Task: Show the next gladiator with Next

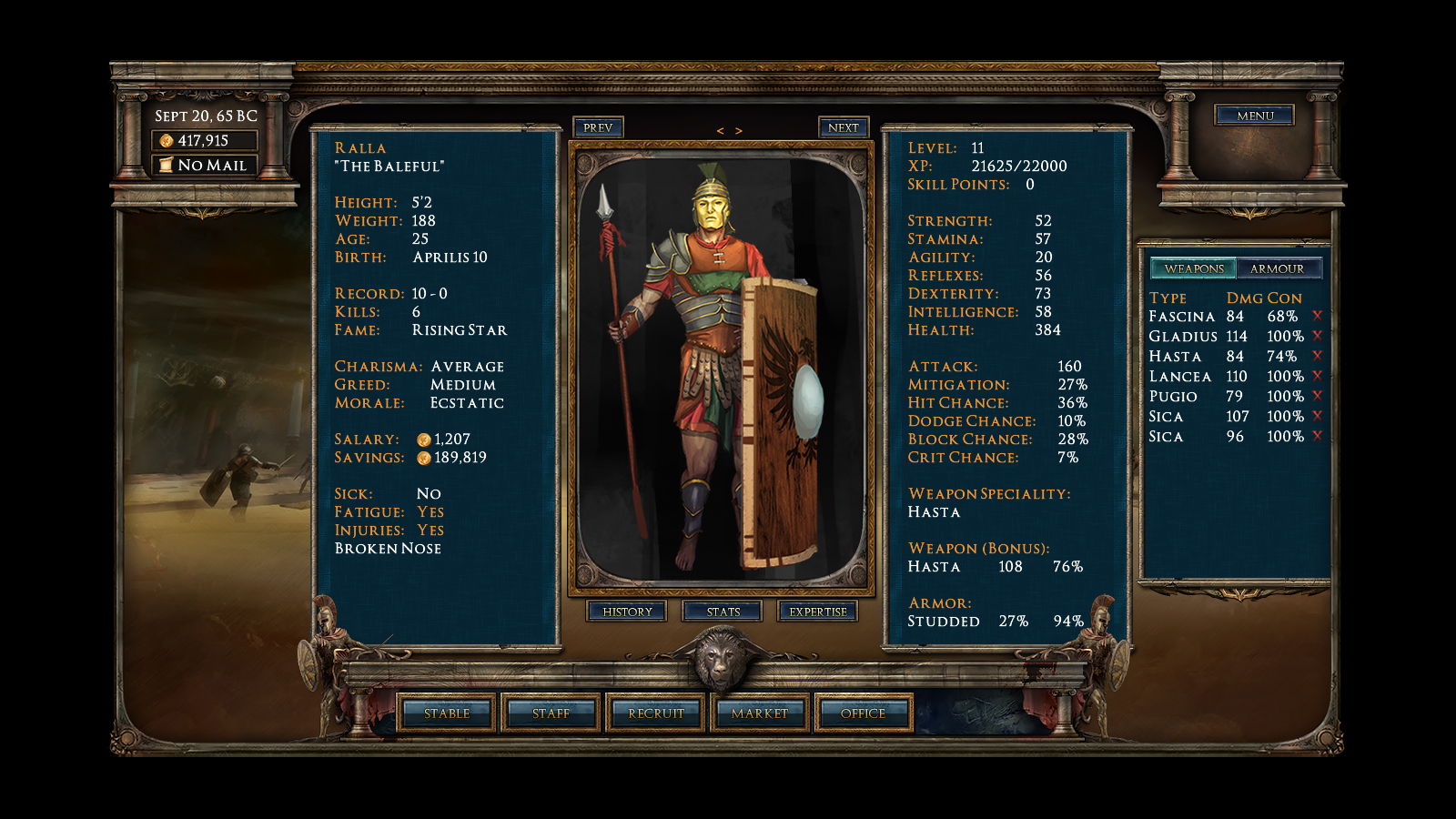Action: pyautogui.click(x=843, y=127)
